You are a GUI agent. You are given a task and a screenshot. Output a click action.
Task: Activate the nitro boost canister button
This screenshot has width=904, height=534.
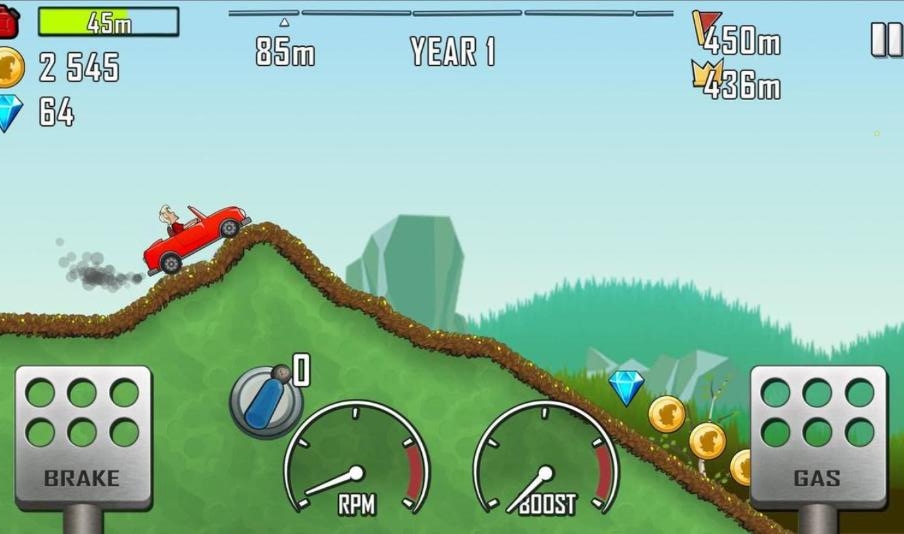point(265,401)
